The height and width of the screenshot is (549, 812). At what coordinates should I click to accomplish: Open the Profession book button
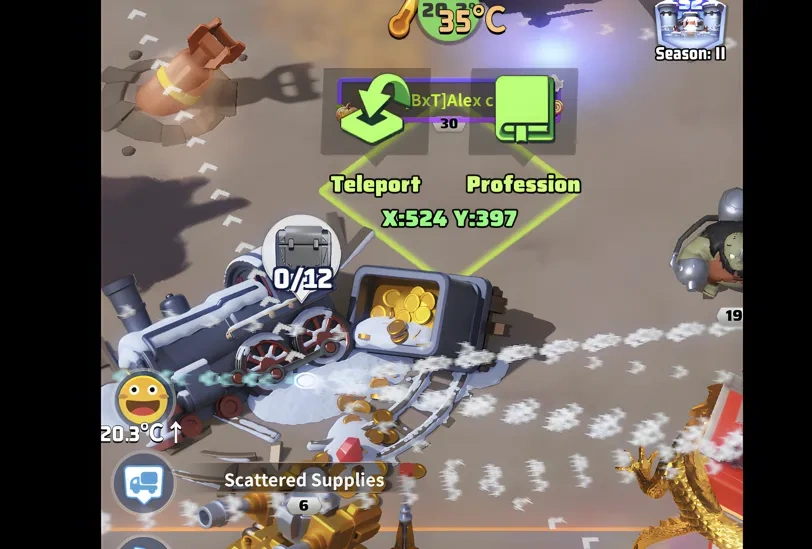524,110
